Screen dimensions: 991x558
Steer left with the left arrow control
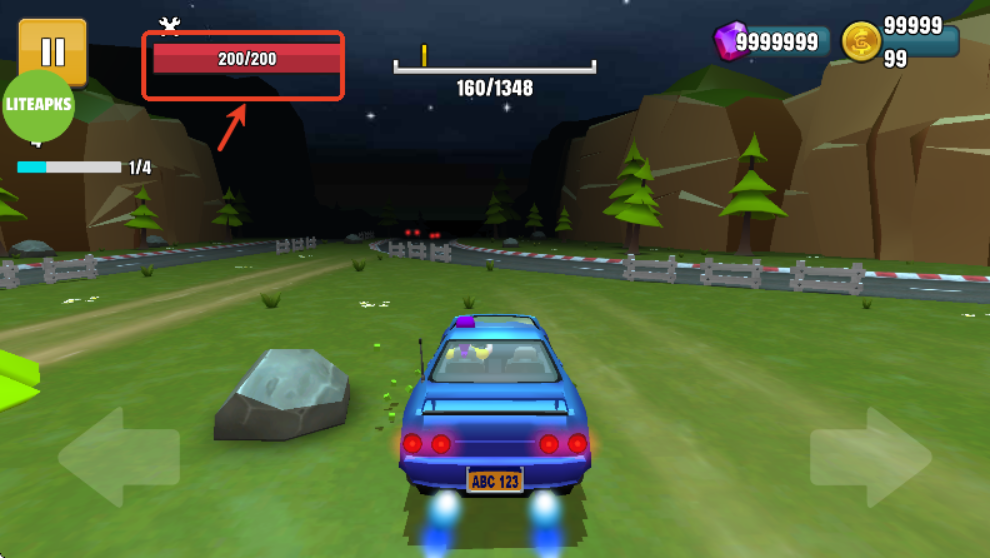click(x=118, y=457)
